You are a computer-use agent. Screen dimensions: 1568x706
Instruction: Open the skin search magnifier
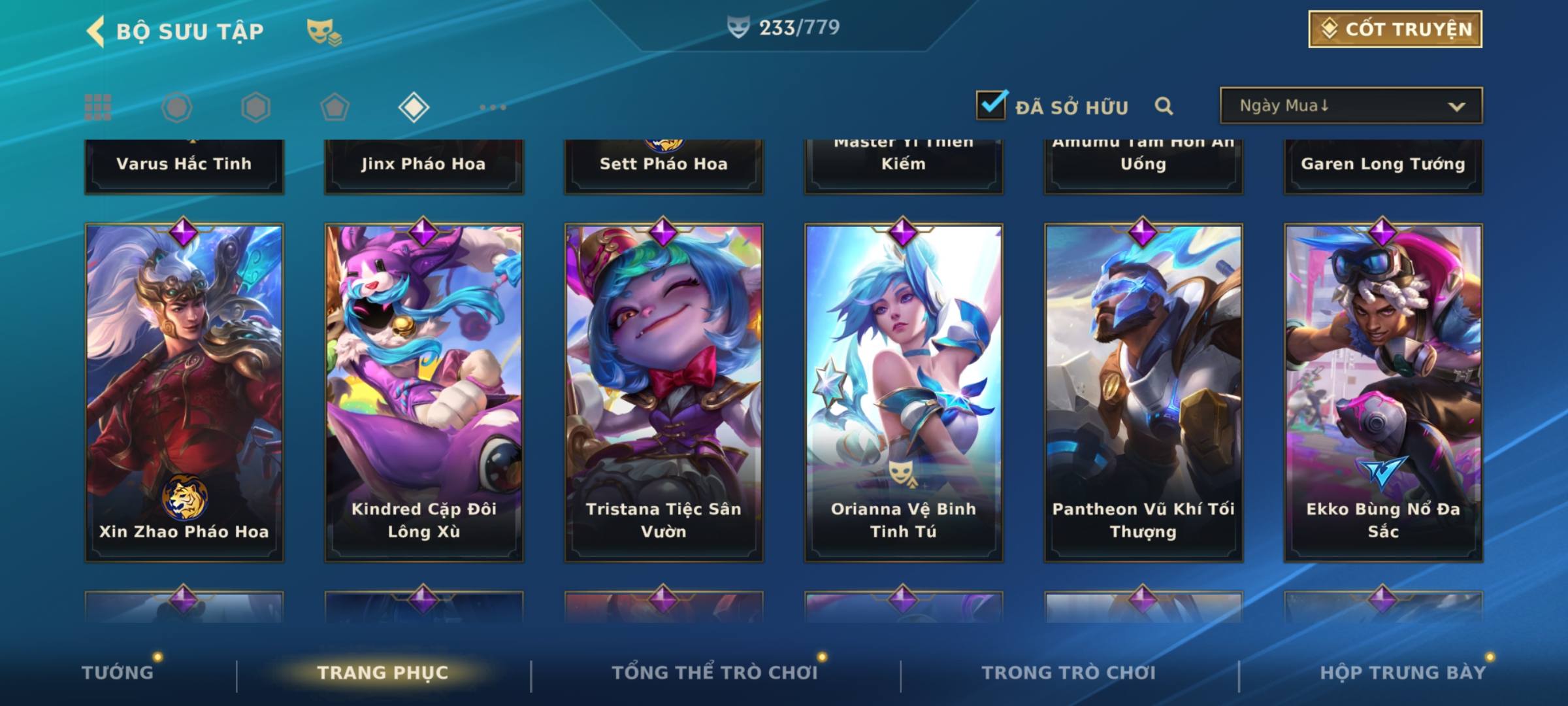[1164, 106]
